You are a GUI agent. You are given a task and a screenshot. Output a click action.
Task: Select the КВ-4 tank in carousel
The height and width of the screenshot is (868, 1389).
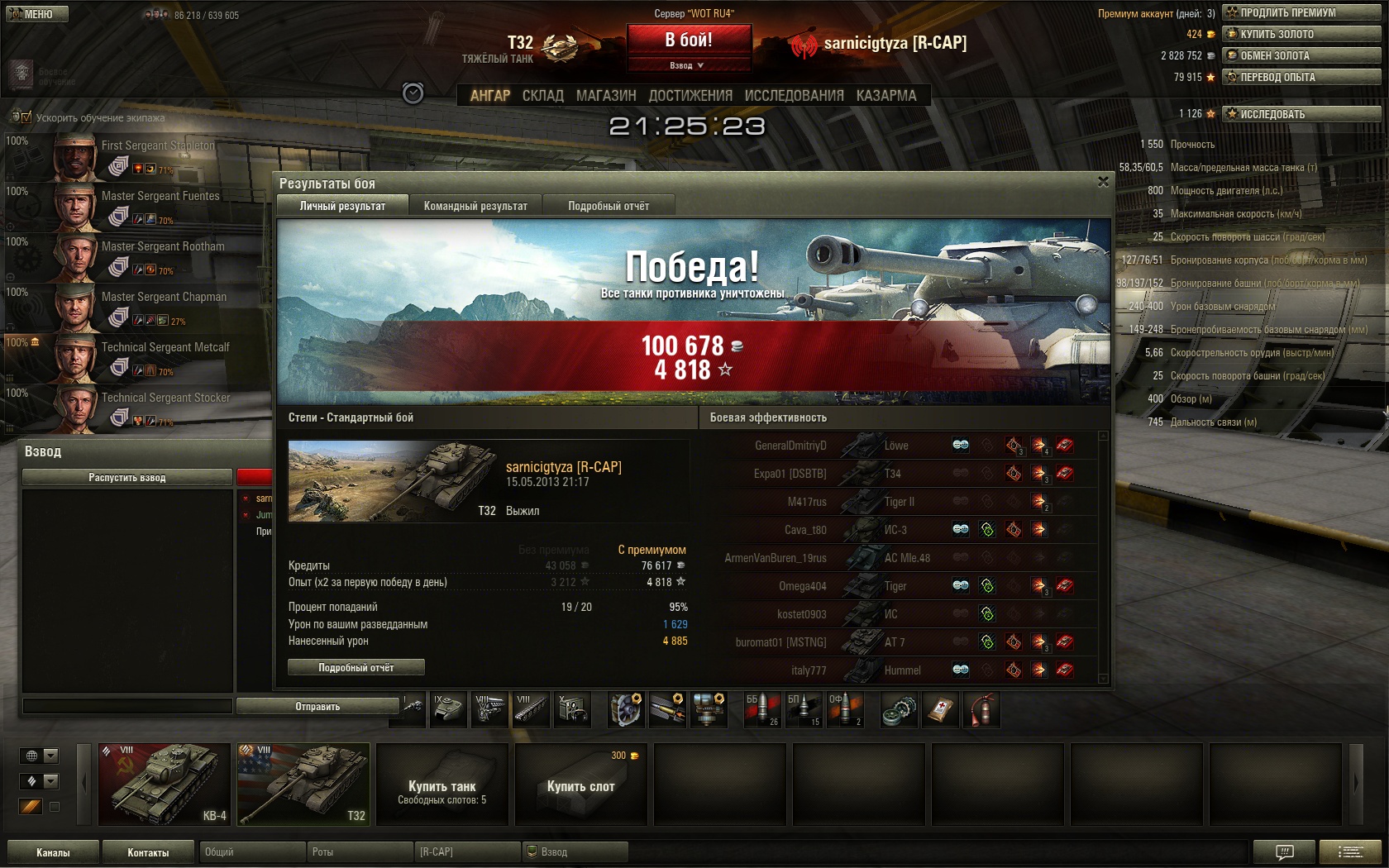point(165,784)
